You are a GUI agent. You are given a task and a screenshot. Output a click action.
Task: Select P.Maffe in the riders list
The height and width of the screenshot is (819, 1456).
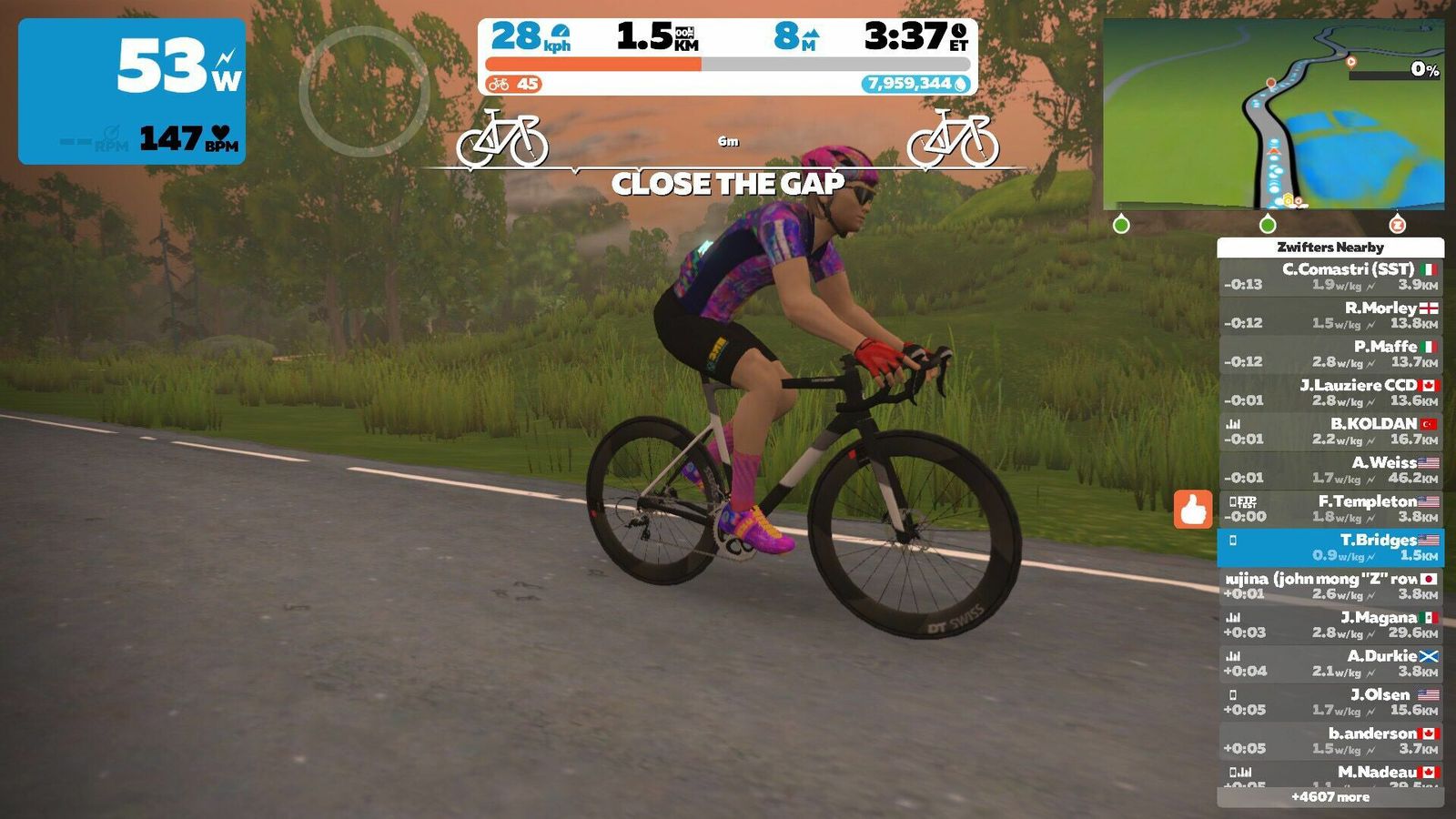pos(1330,354)
